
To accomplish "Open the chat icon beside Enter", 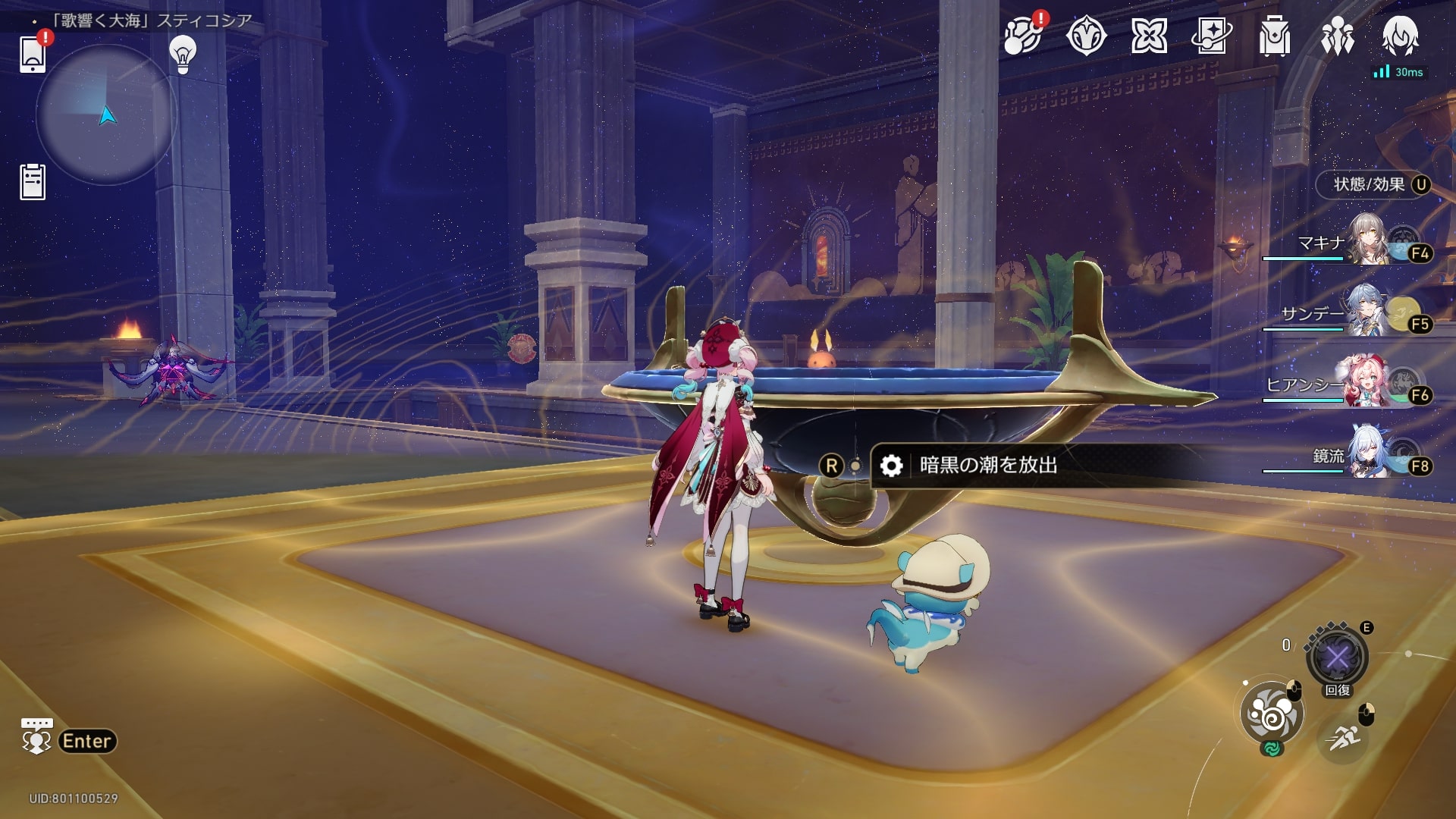I will pyautogui.click(x=36, y=737).
